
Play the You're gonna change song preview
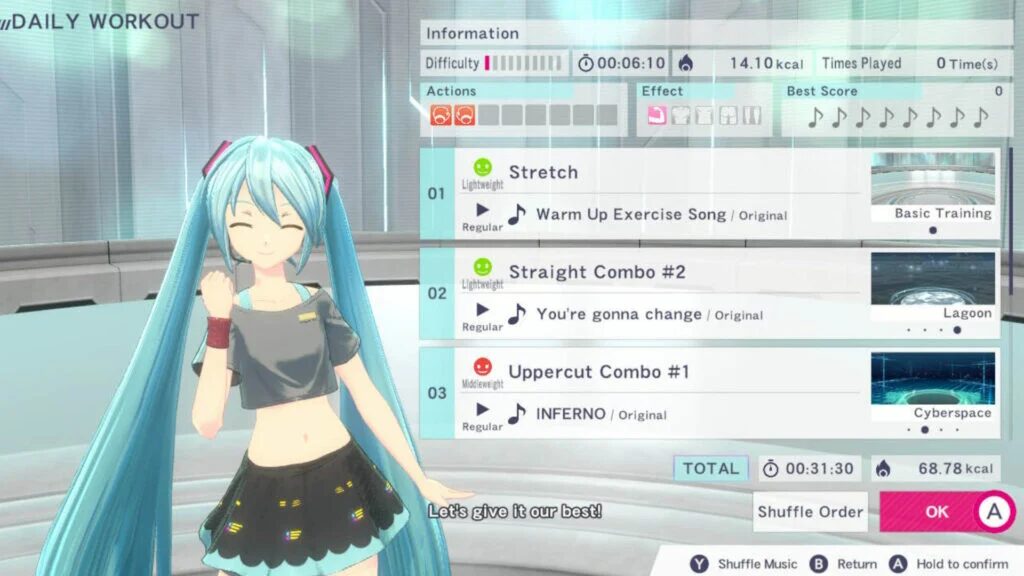(483, 310)
